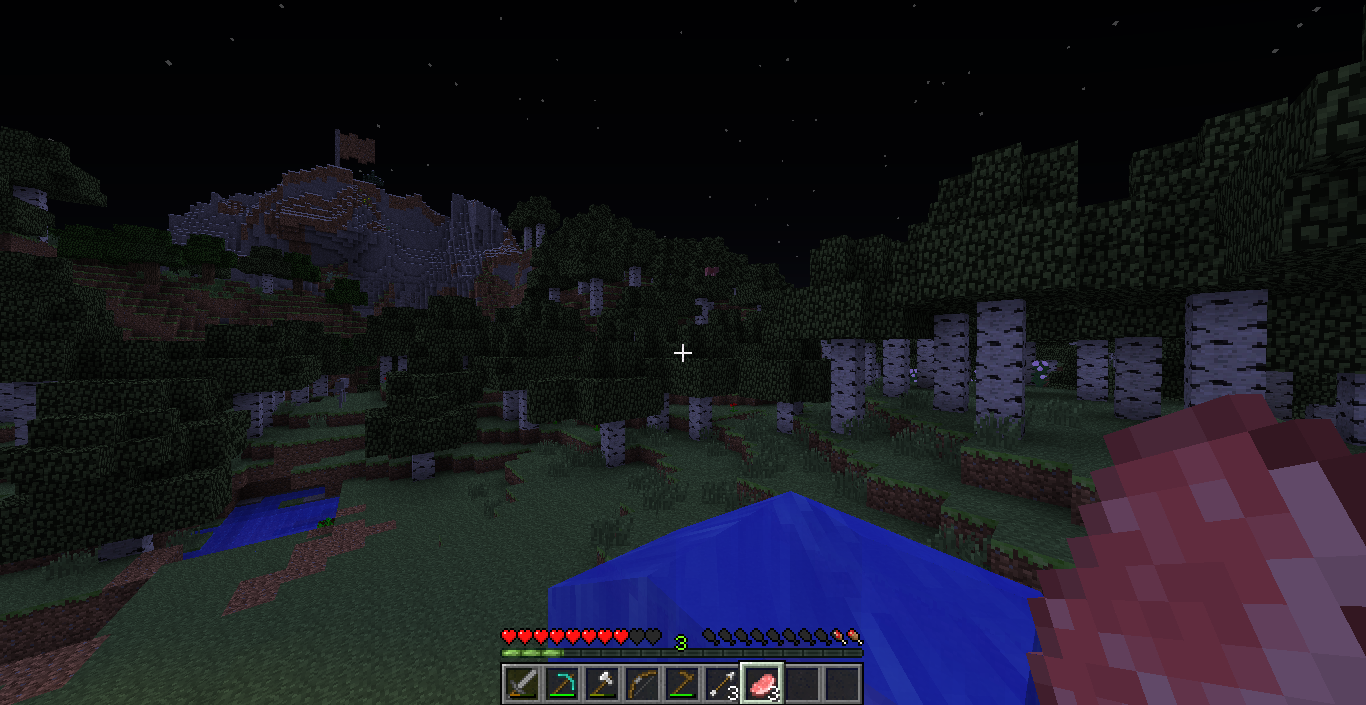Switch to the iron axe slot
The height and width of the screenshot is (705, 1366).
pos(602,684)
